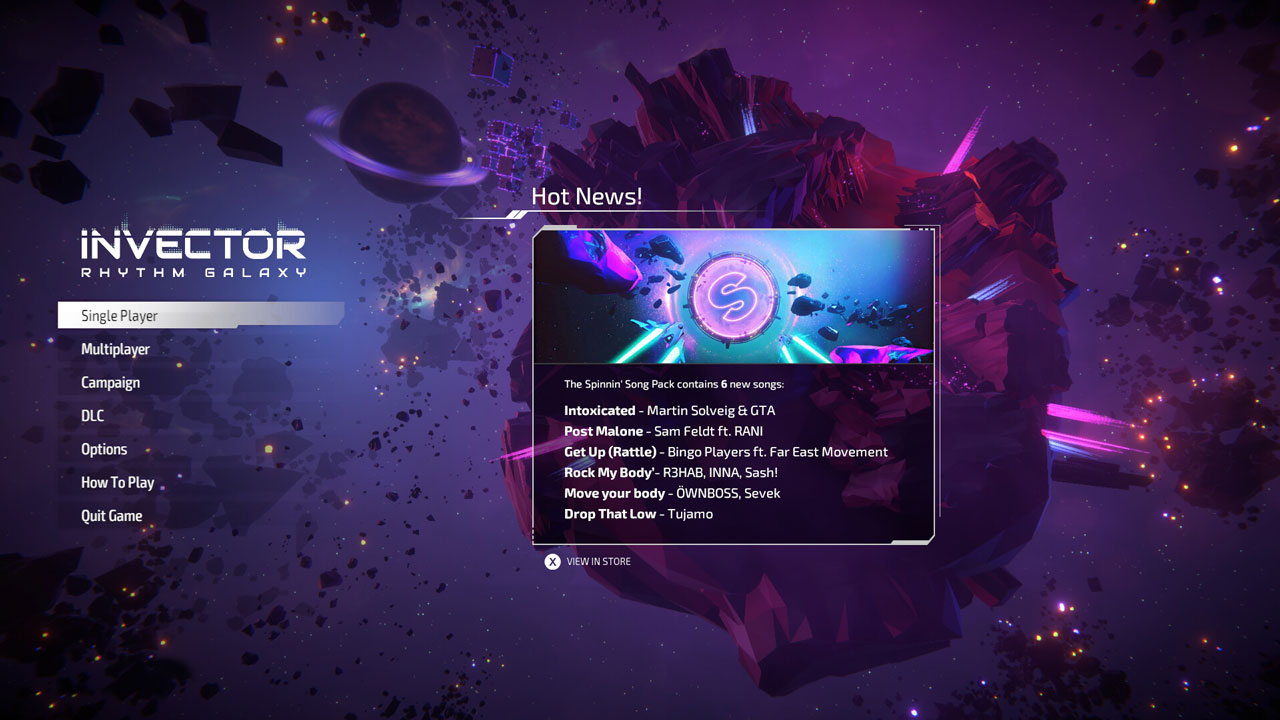Open the Options menu
1280x720 pixels.
tap(103, 449)
